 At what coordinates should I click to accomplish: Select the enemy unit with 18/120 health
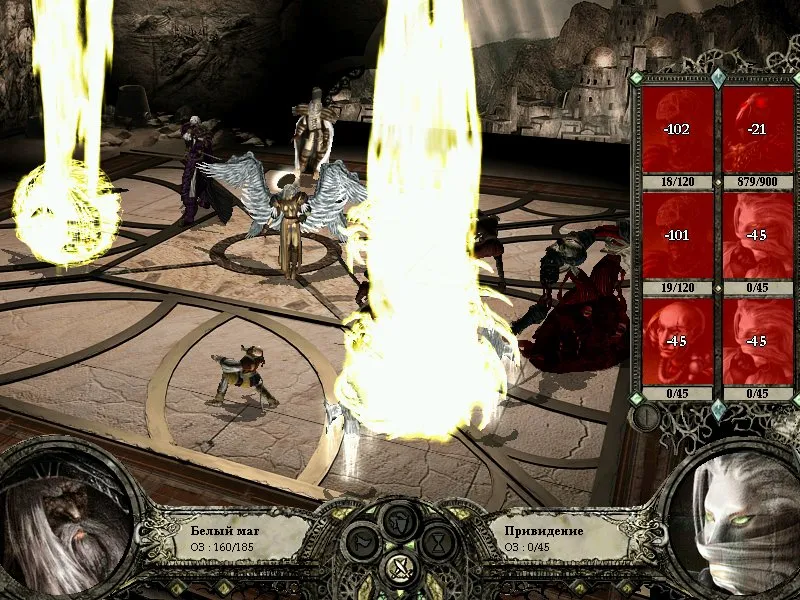pyautogui.click(x=678, y=132)
